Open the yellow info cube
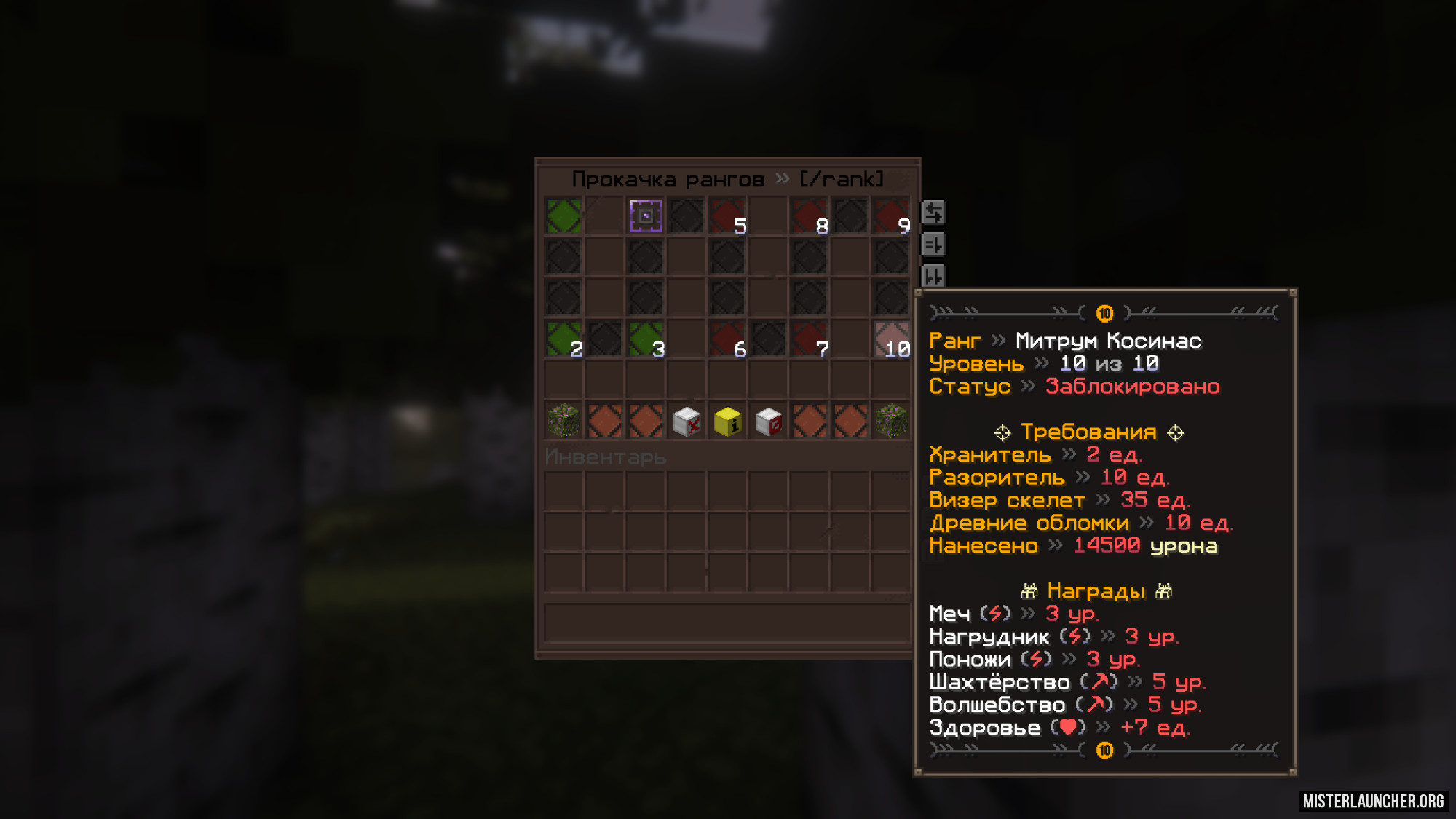 click(727, 422)
